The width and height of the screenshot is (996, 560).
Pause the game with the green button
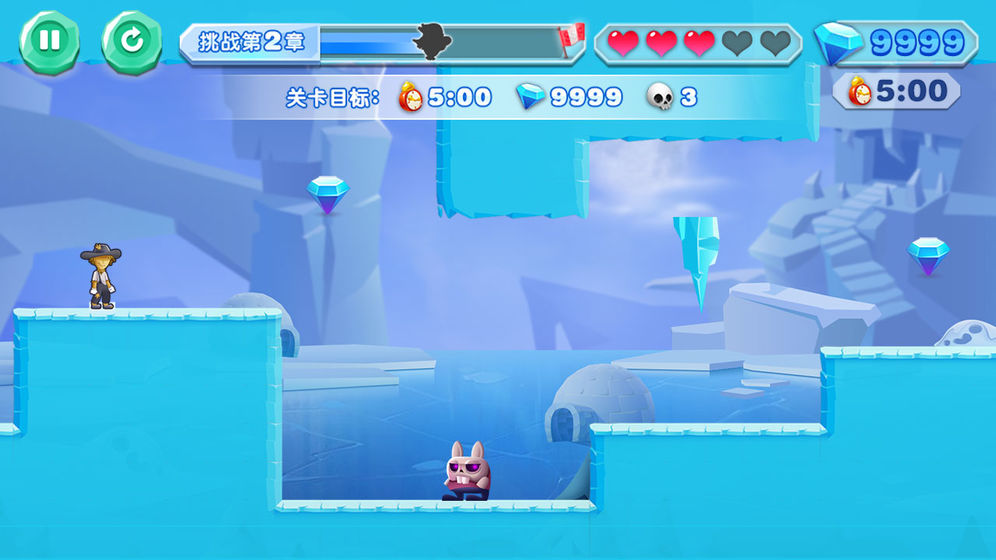[x=49, y=41]
